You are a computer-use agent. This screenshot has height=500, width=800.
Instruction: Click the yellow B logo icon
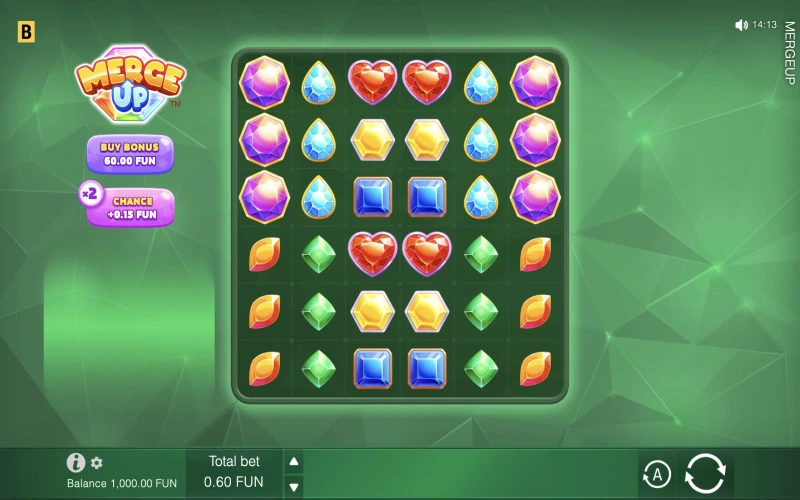(26, 32)
